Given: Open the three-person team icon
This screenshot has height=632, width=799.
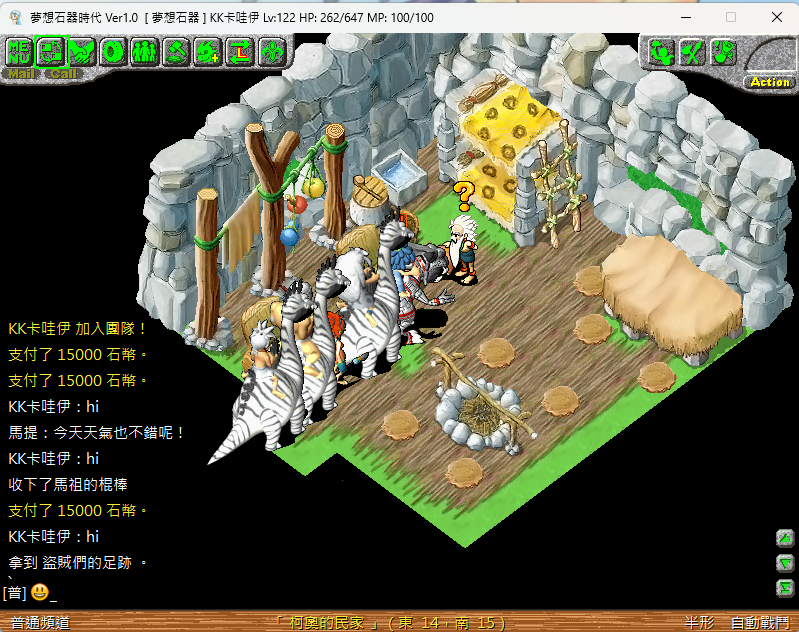Looking at the screenshot, I should 145,50.
